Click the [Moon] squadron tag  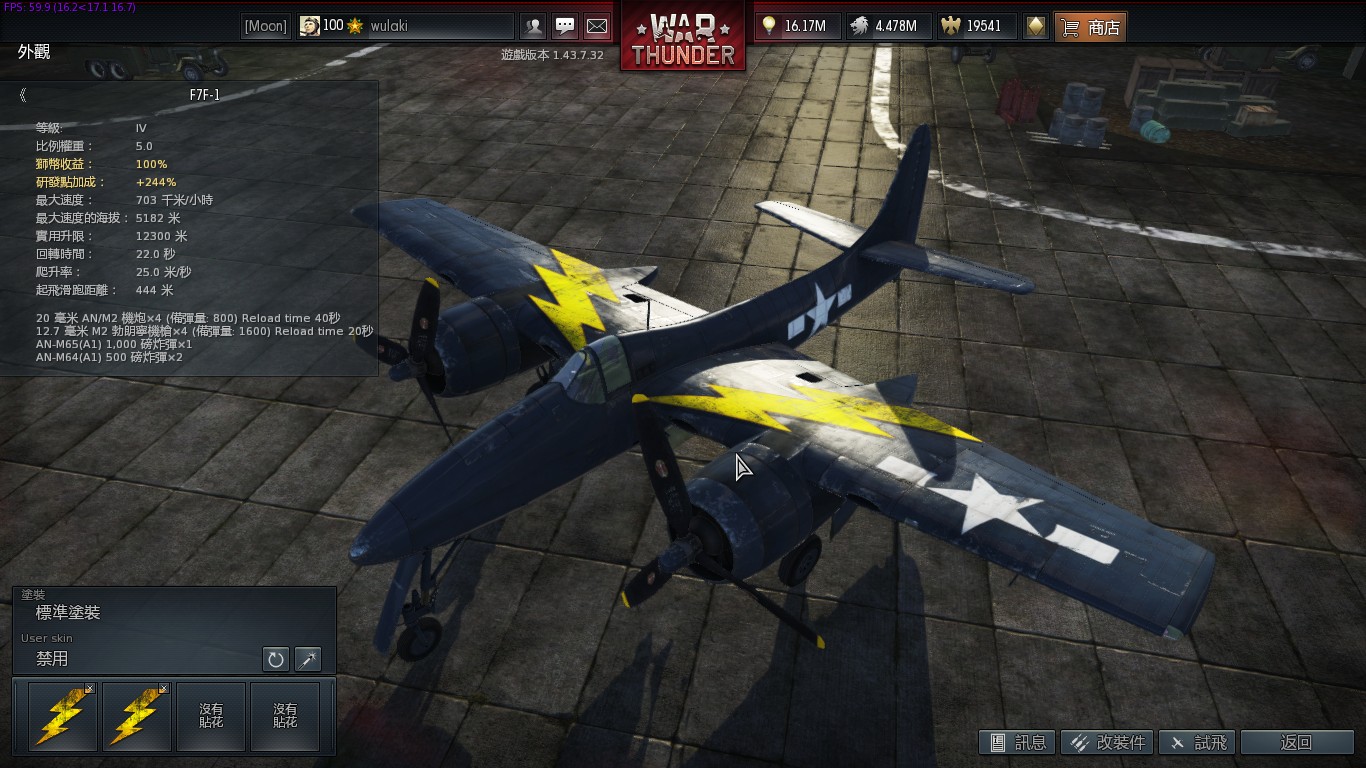point(266,26)
